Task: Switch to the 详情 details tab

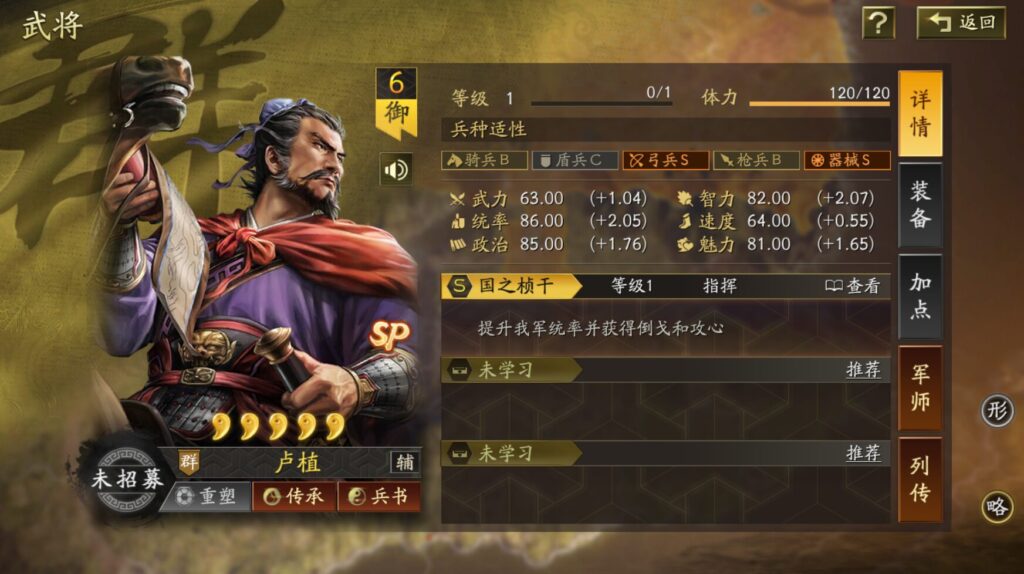Action: coord(920,113)
